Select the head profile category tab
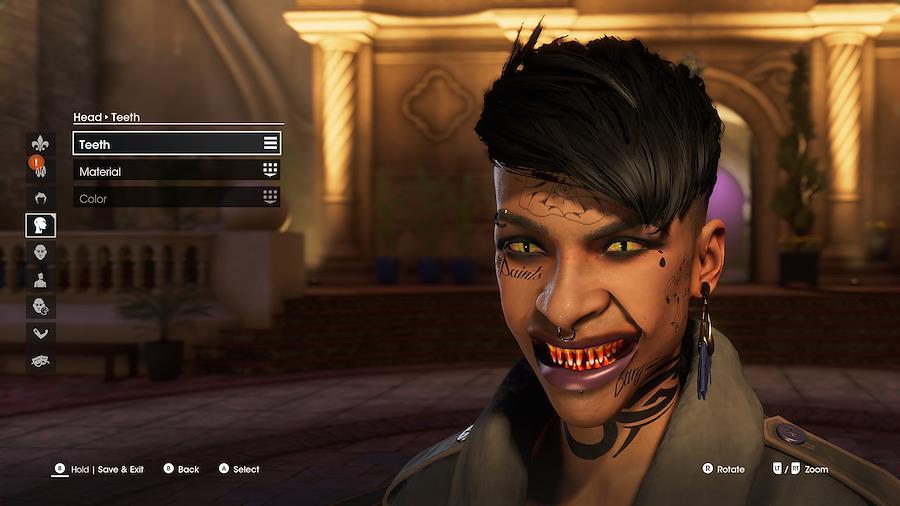The height and width of the screenshot is (506, 900). [x=41, y=225]
